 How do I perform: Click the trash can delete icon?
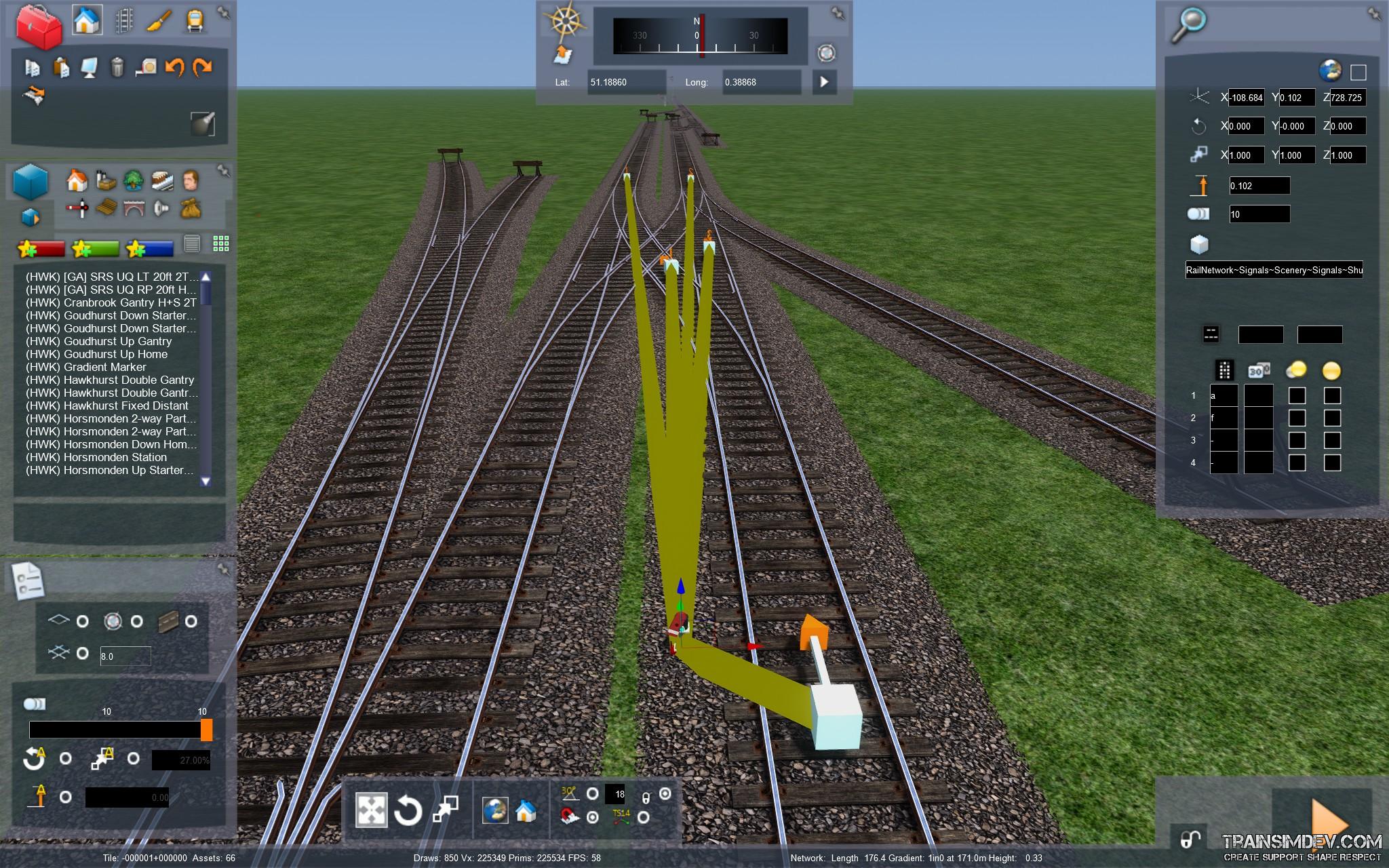[x=117, y=66]
